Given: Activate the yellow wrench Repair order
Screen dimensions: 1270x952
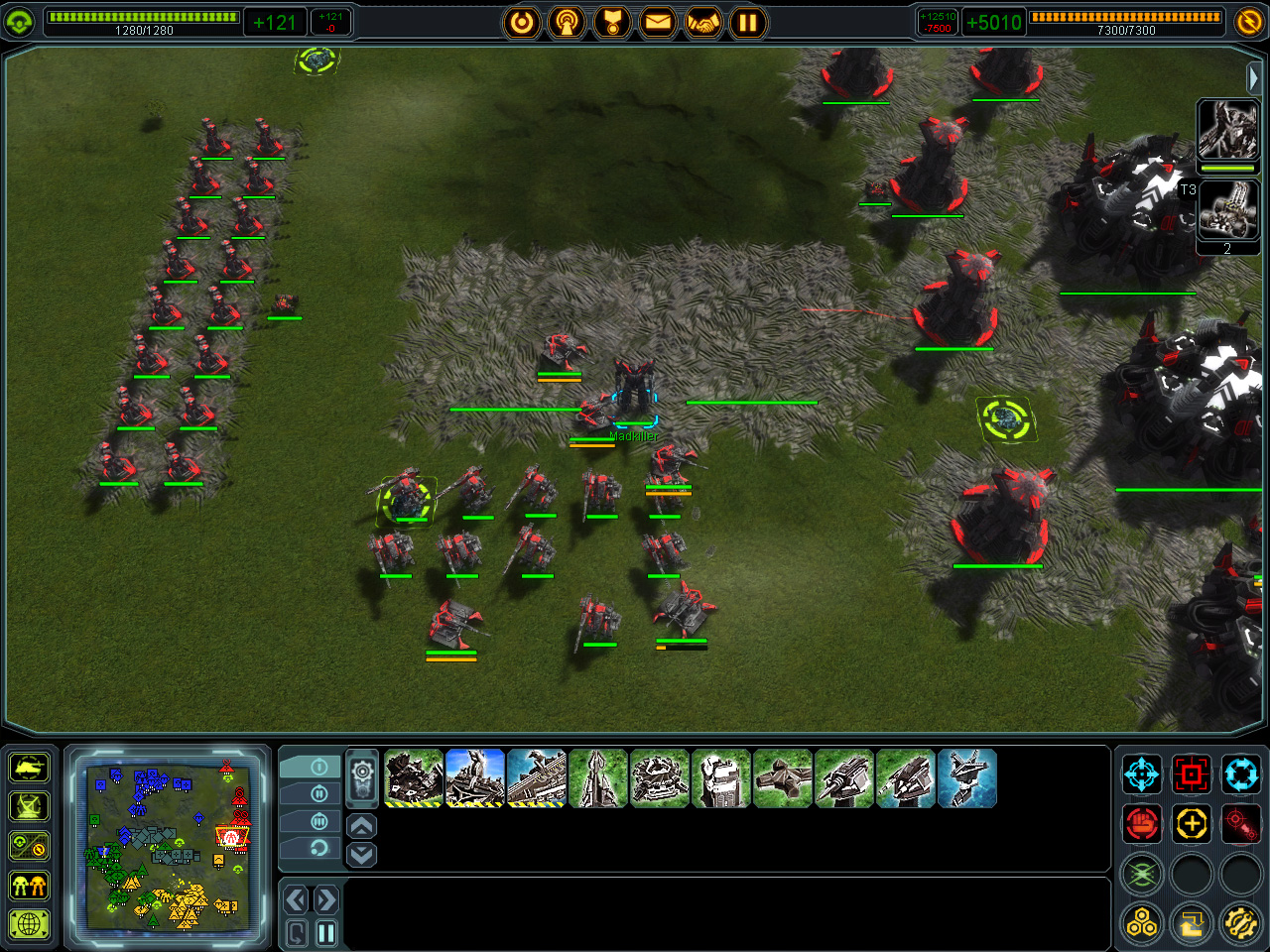Looking at the screenshot, I should (x=1240, y=924).
